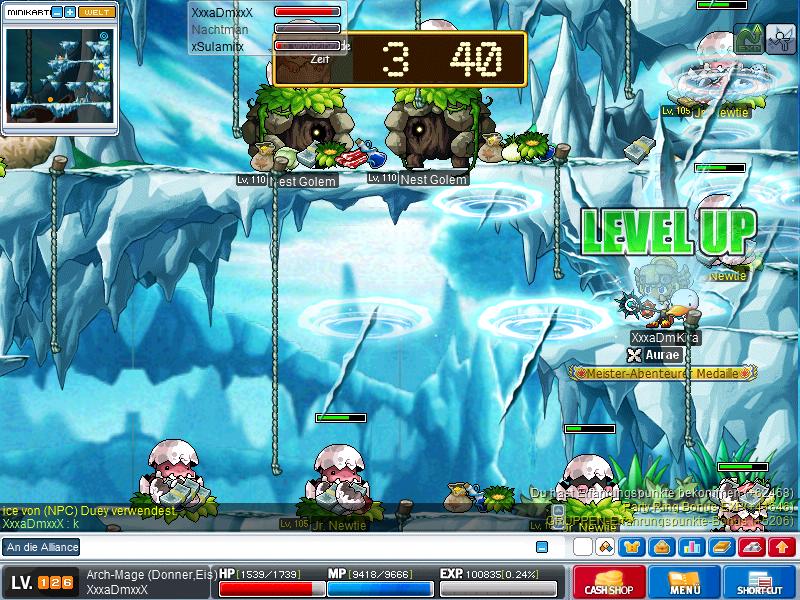Open the equipment shirt icon
Screen dimensions: 800x600
(x=632, y=547)
